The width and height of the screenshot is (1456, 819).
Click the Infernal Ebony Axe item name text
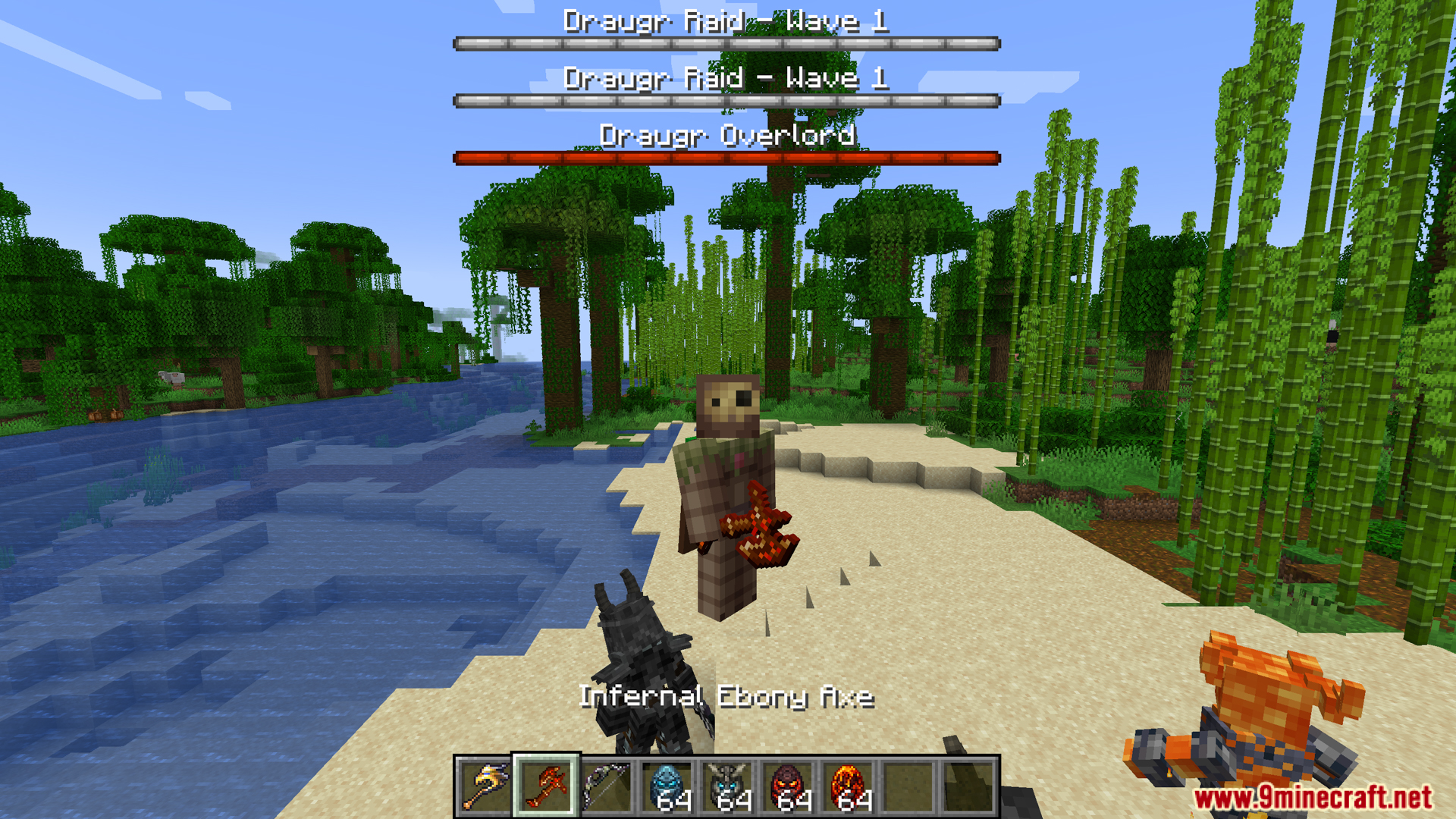(x=726, y=698)
